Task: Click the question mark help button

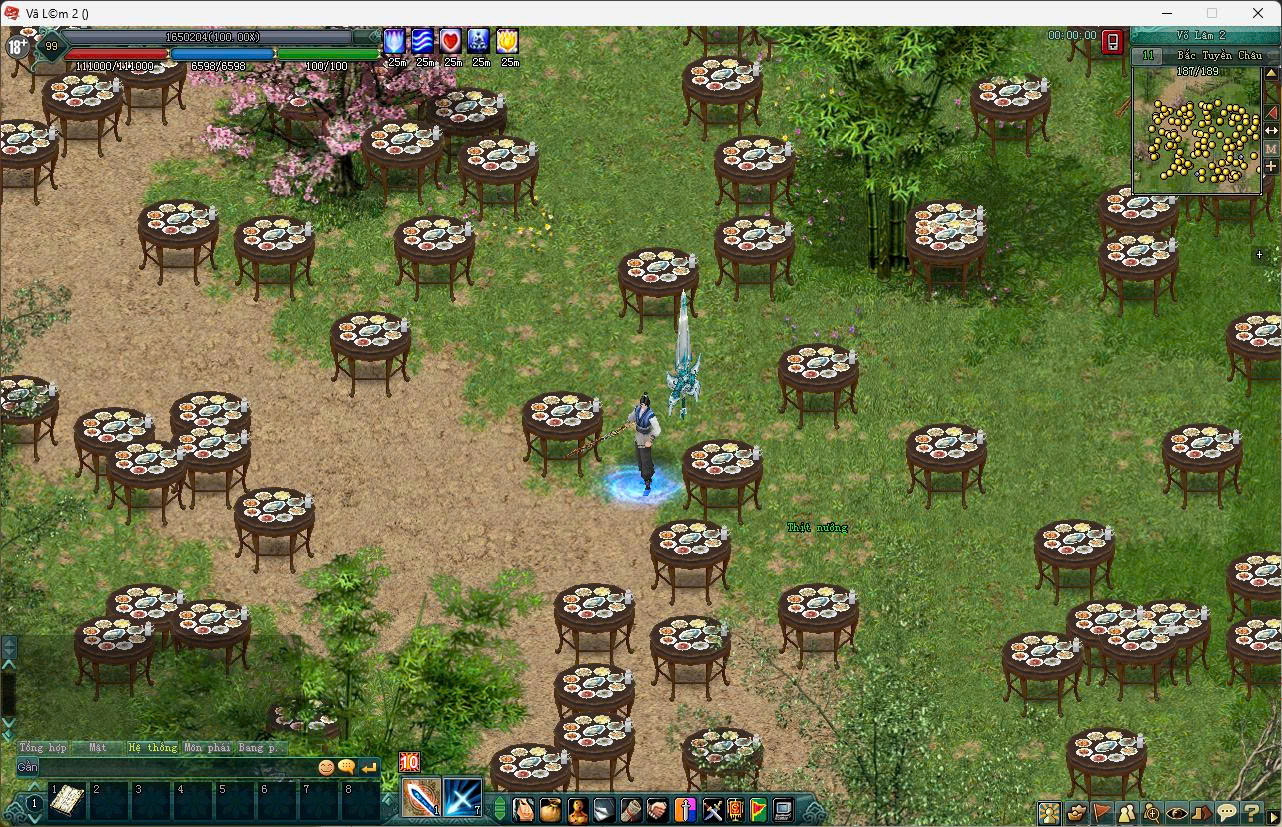Action: [1252, 812]
